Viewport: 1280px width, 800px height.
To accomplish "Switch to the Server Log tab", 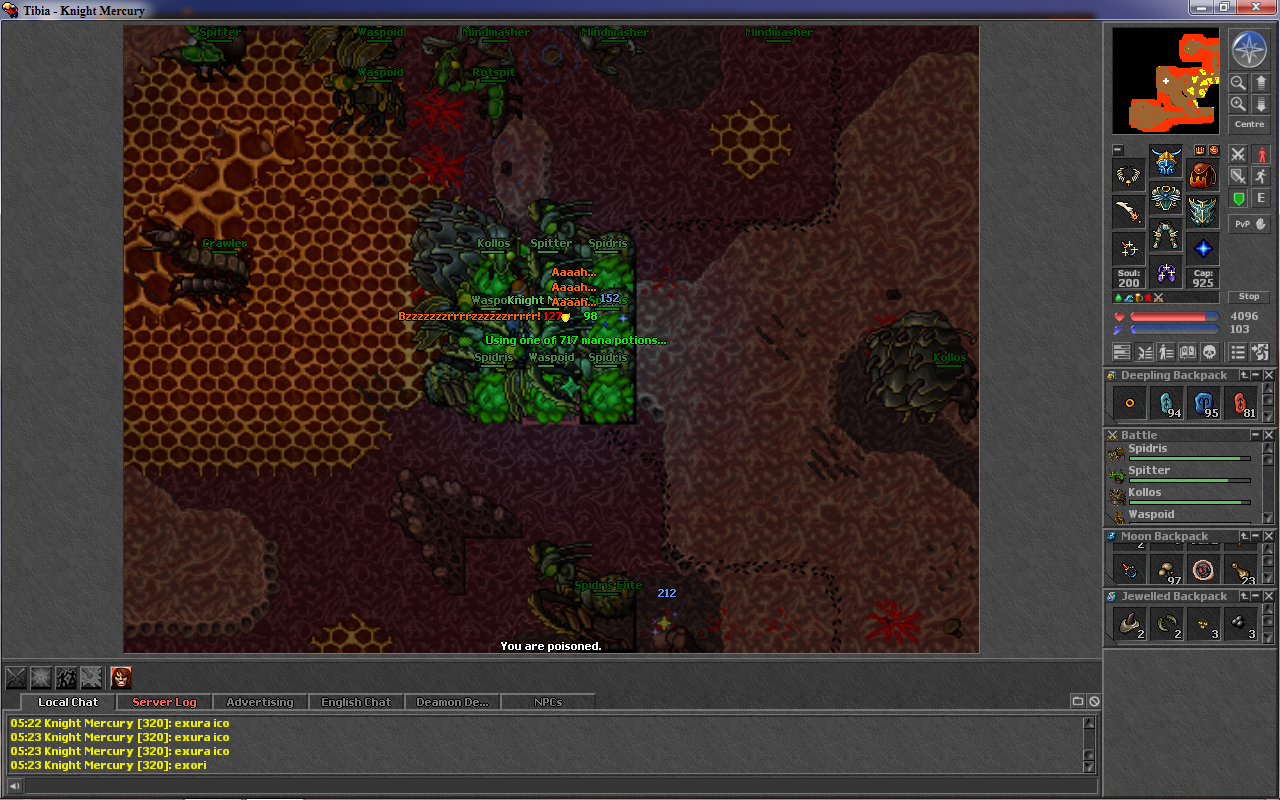I will pyautogui.click(x=164, y=702).
